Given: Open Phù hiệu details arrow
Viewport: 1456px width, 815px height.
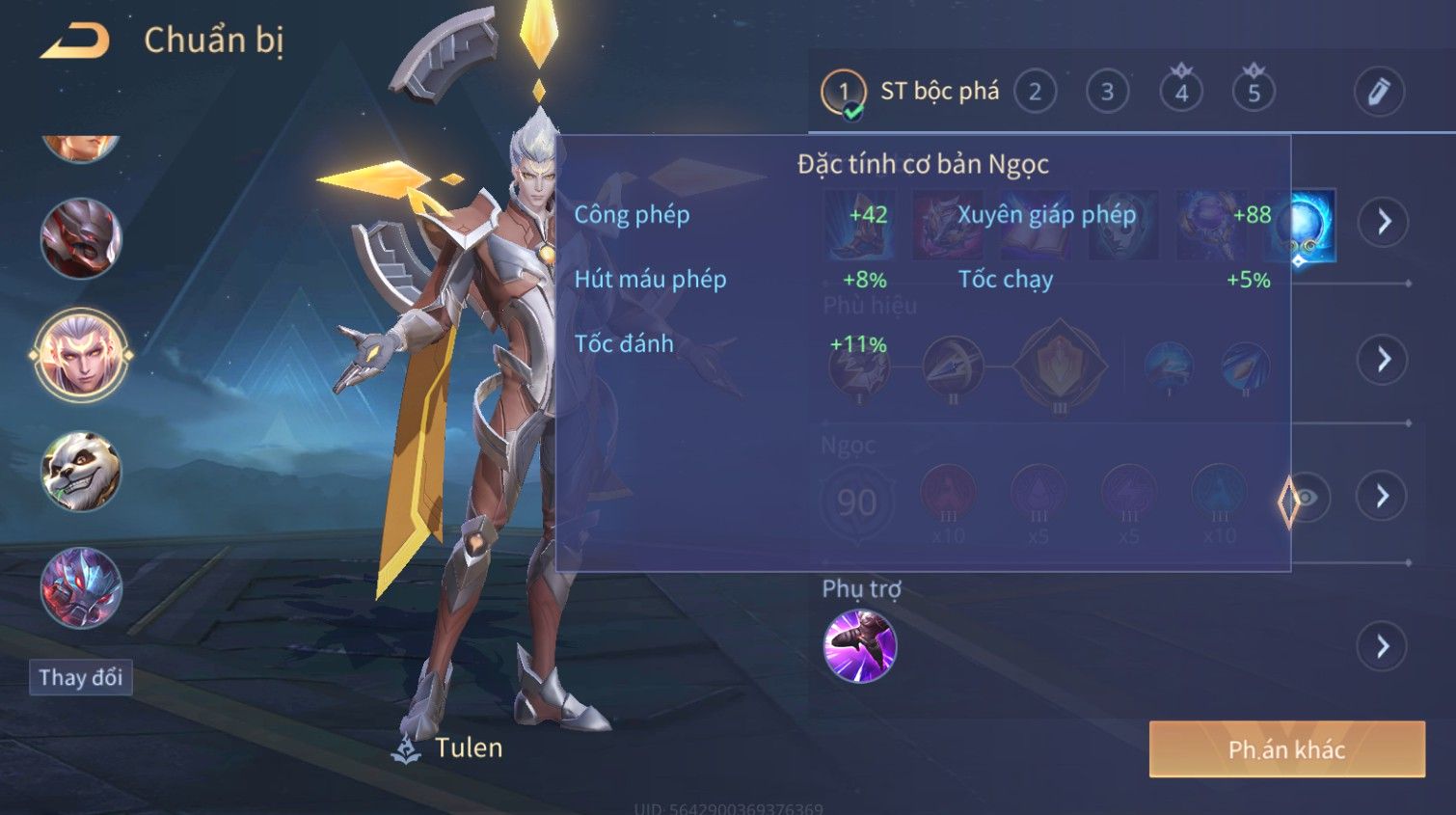Looking at the screenshot, I should click(x=1383, y=360).
